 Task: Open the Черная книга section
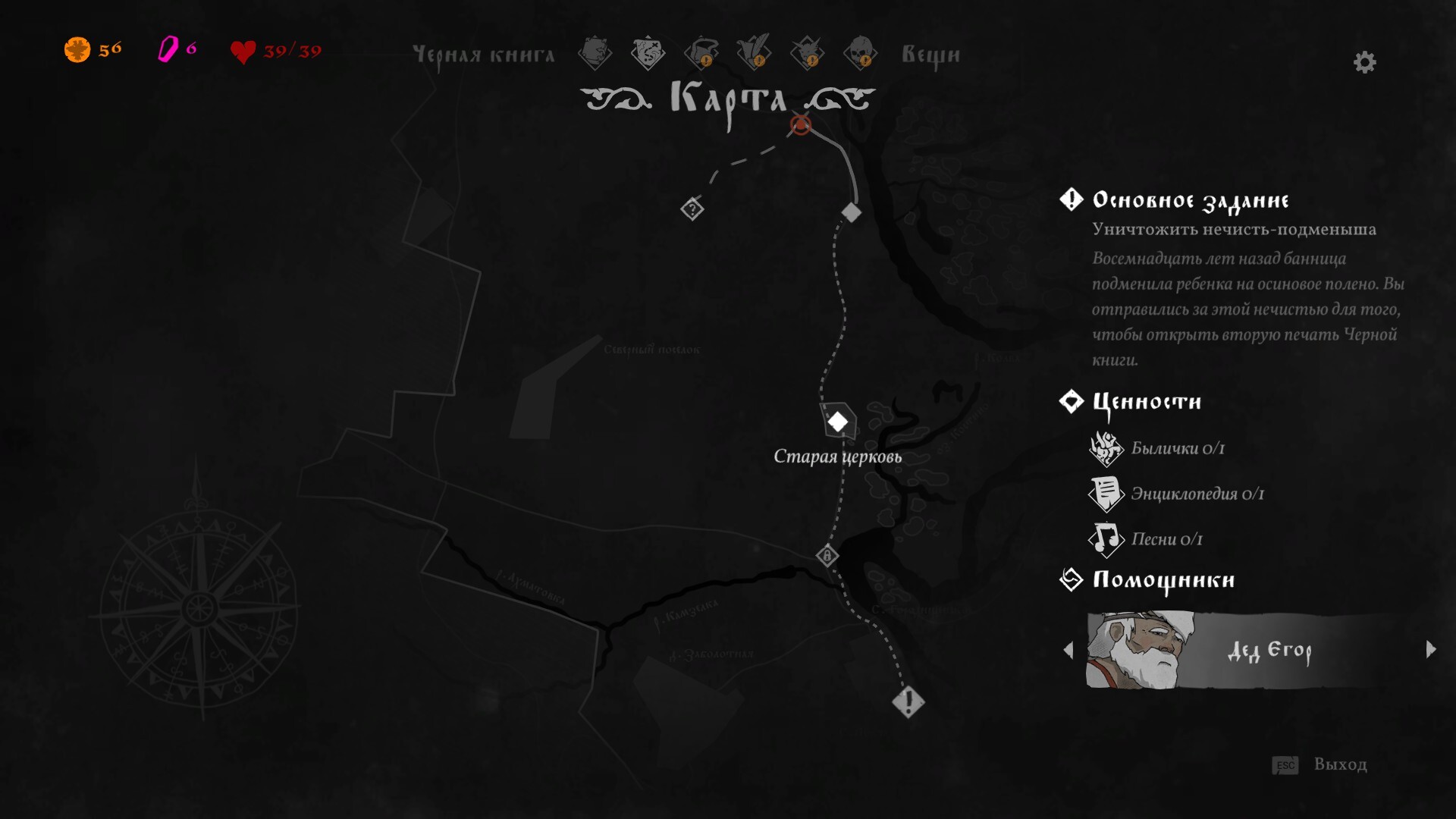pos(484,55)
